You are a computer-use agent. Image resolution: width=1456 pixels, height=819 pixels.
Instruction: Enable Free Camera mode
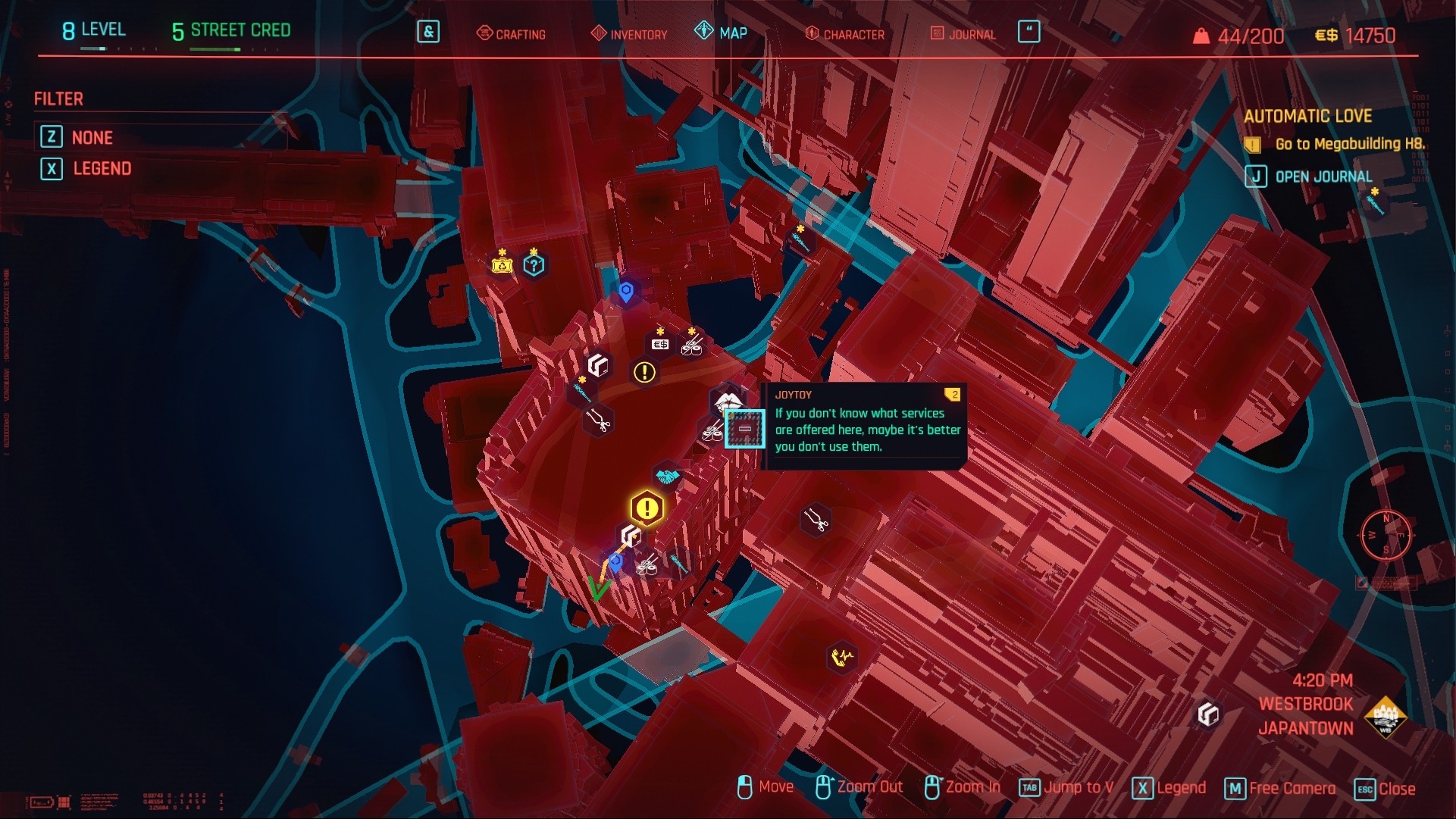pyautogui.click(x=1279, y=788)
